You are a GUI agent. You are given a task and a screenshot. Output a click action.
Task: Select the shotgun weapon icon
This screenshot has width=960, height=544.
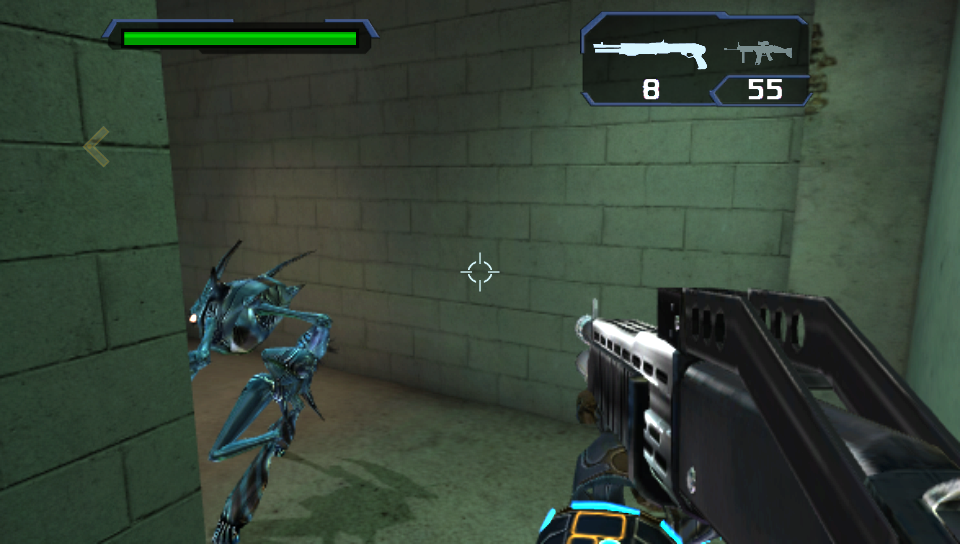[650, 51]
